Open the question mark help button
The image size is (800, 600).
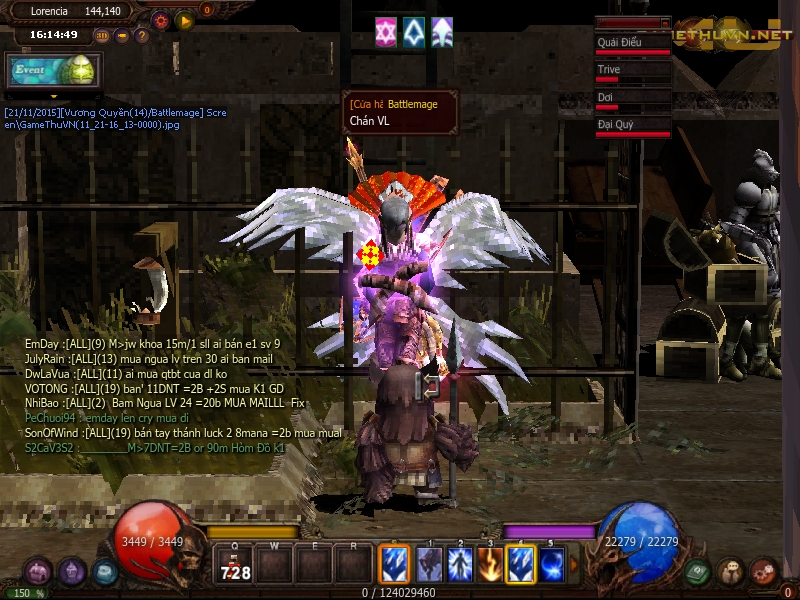pyautogui.click(x=142, y=35)
